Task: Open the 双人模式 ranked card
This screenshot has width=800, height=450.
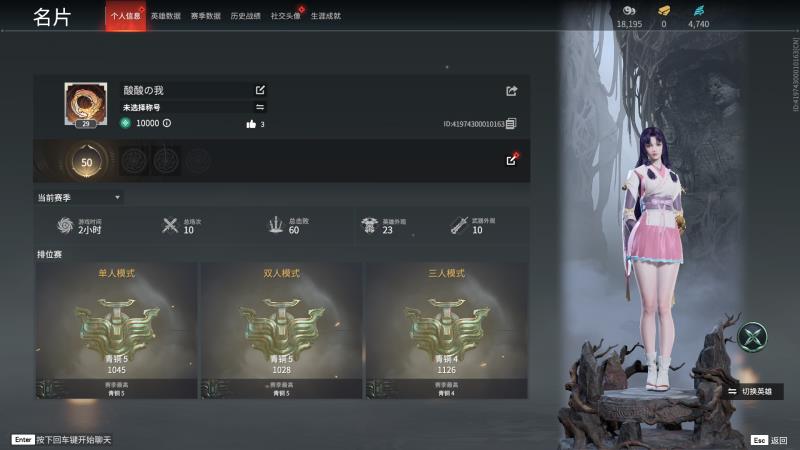Action: click(281, 330)
